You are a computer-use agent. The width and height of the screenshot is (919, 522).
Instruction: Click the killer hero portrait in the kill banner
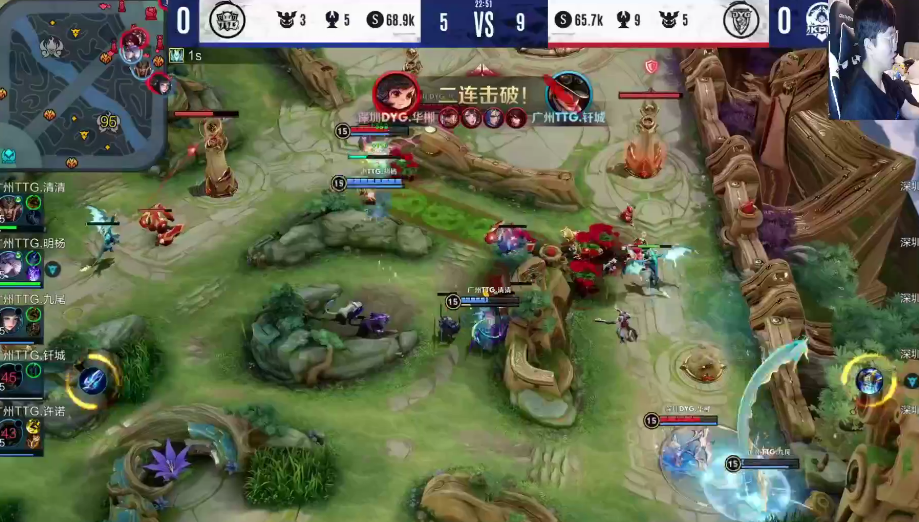[x=396, y=94]
